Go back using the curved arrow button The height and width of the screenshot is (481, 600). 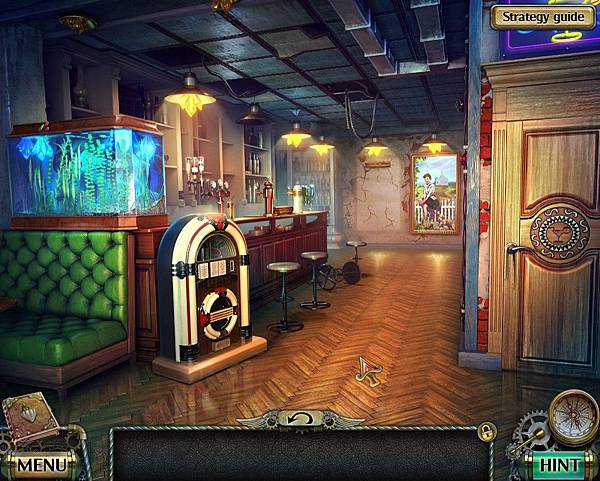pos(298,418)
